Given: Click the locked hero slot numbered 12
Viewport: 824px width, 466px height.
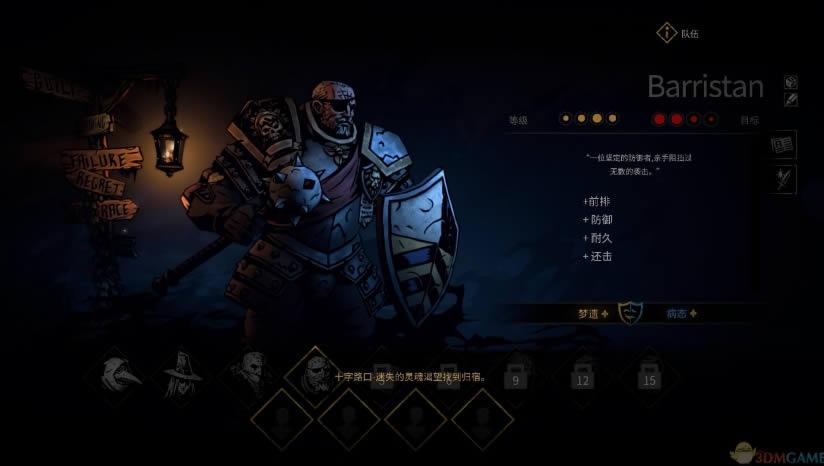Looking at the screenshot, I should tap(582, 375).
